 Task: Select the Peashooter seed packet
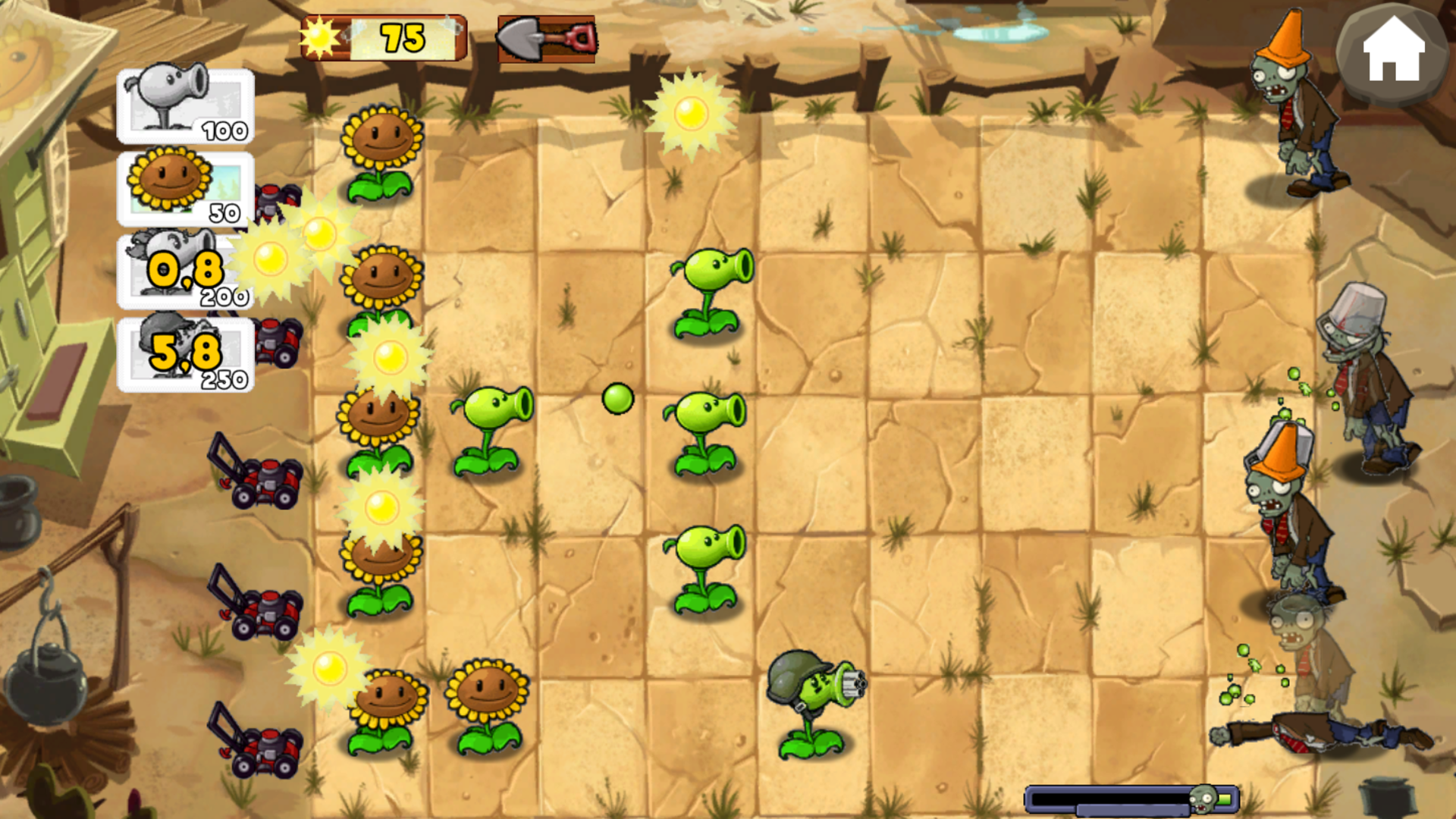click(185, 106)
